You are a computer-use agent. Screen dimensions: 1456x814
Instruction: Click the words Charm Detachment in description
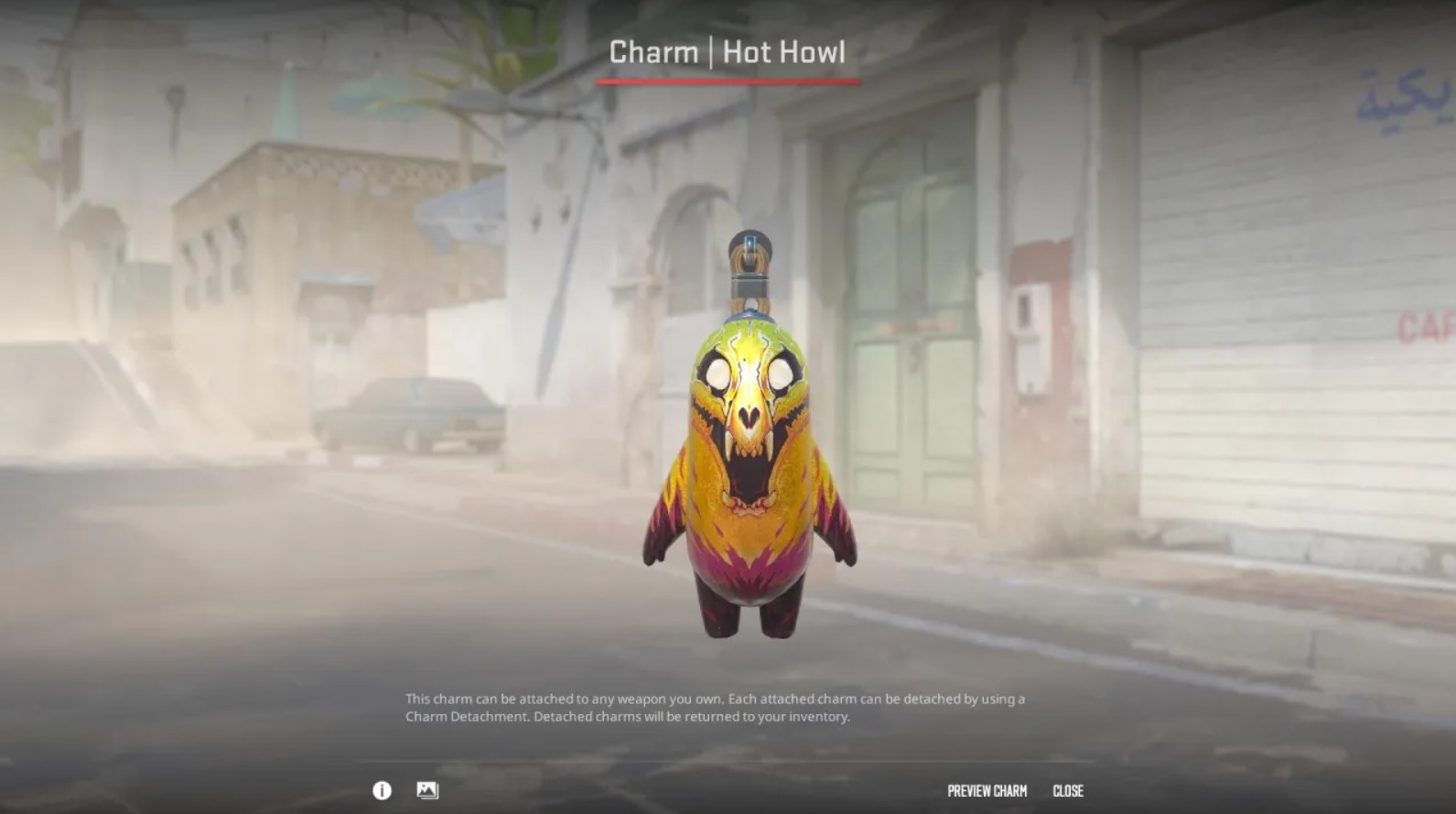click(467, 719)
